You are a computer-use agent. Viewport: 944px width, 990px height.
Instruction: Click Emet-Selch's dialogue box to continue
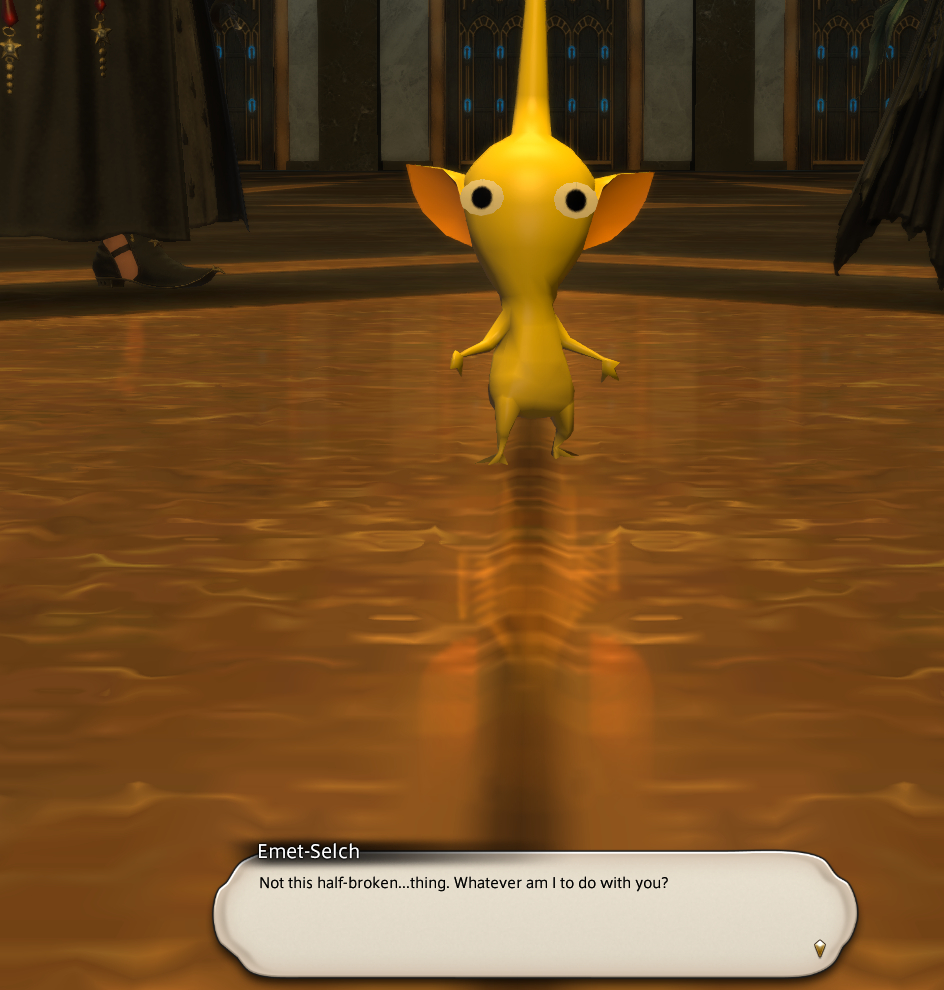click(535, 914)
